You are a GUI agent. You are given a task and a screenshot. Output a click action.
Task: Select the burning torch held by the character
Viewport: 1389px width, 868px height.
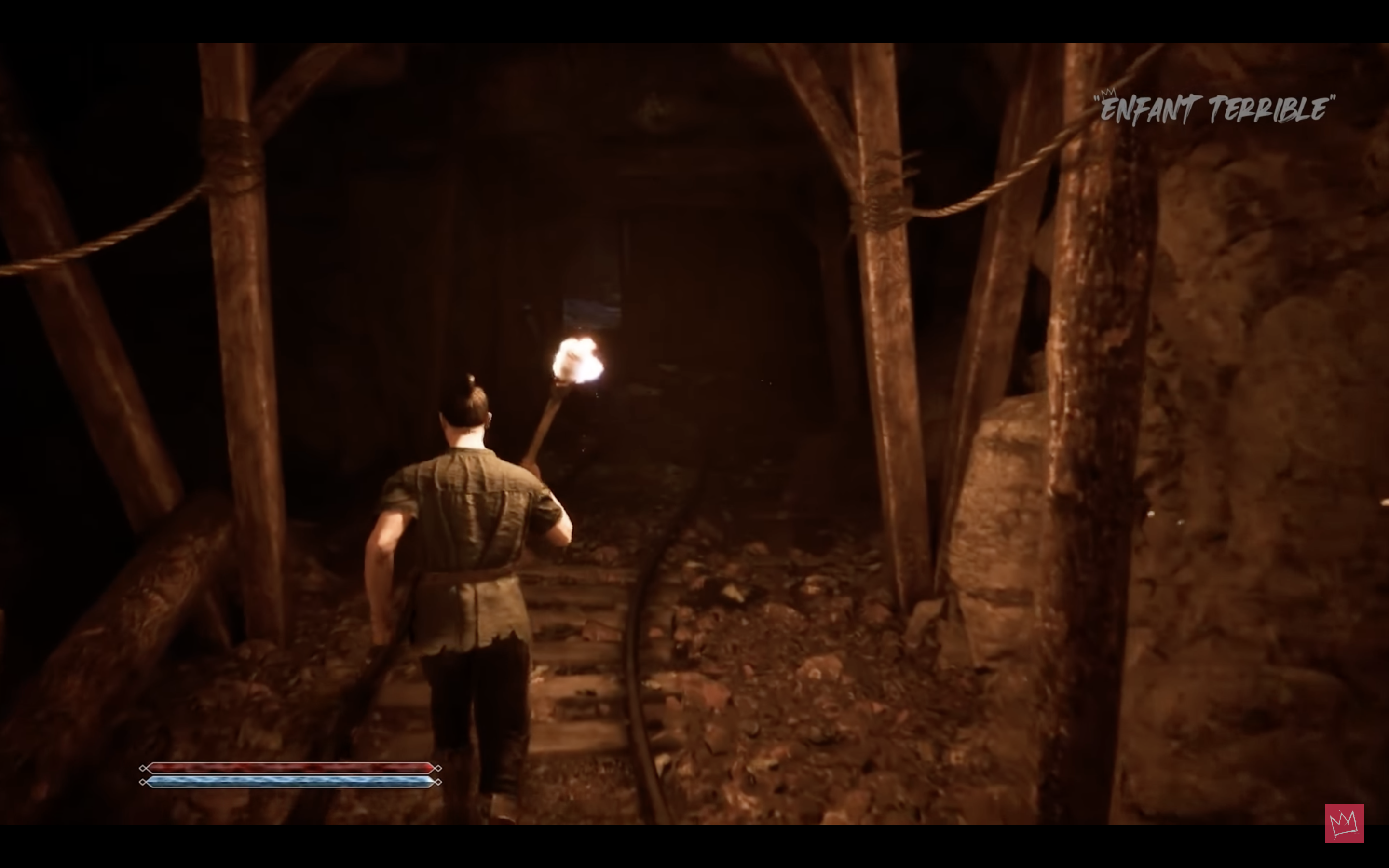(577, 367)
